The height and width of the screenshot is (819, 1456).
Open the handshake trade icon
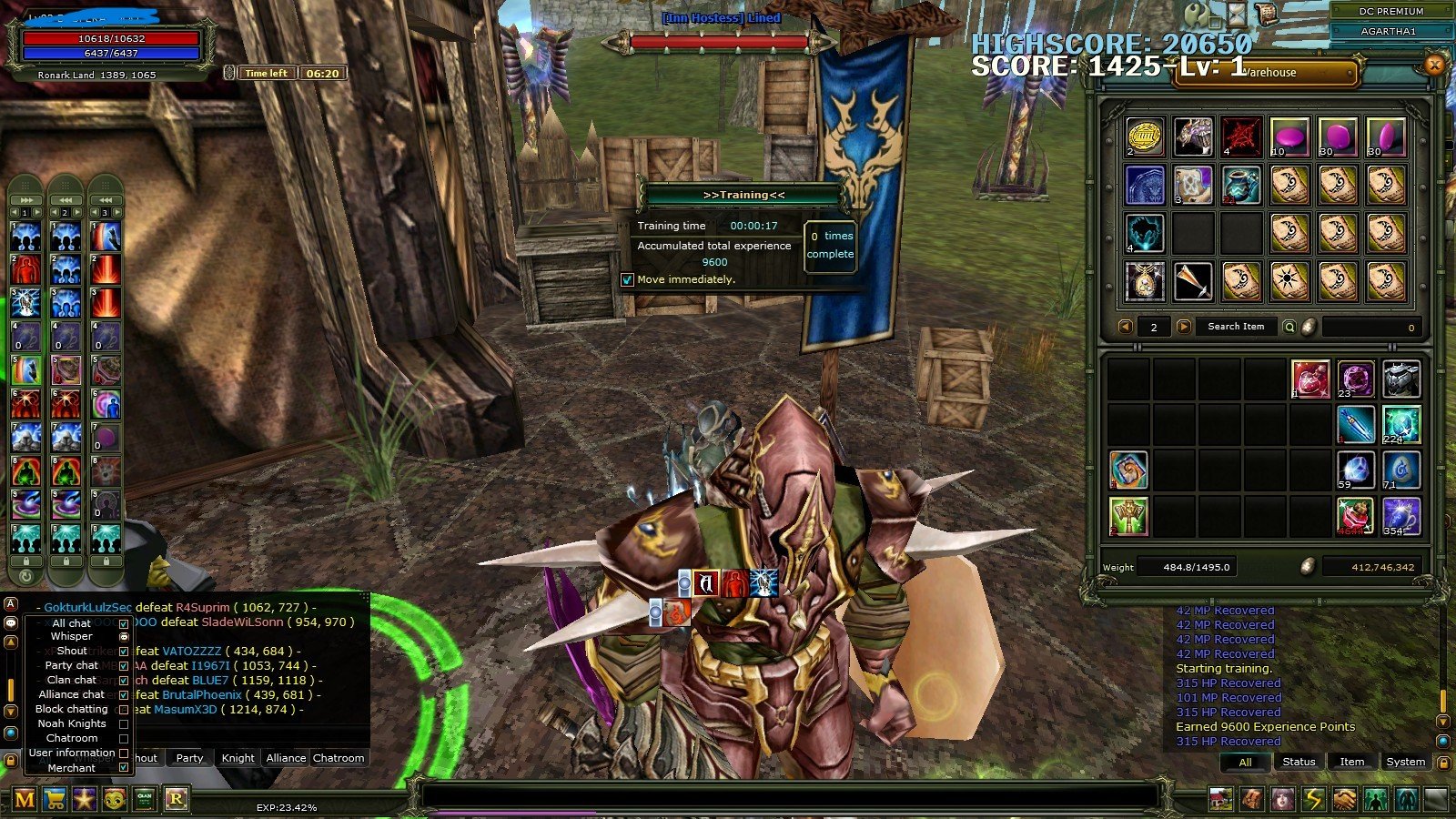pos(1344,799)
